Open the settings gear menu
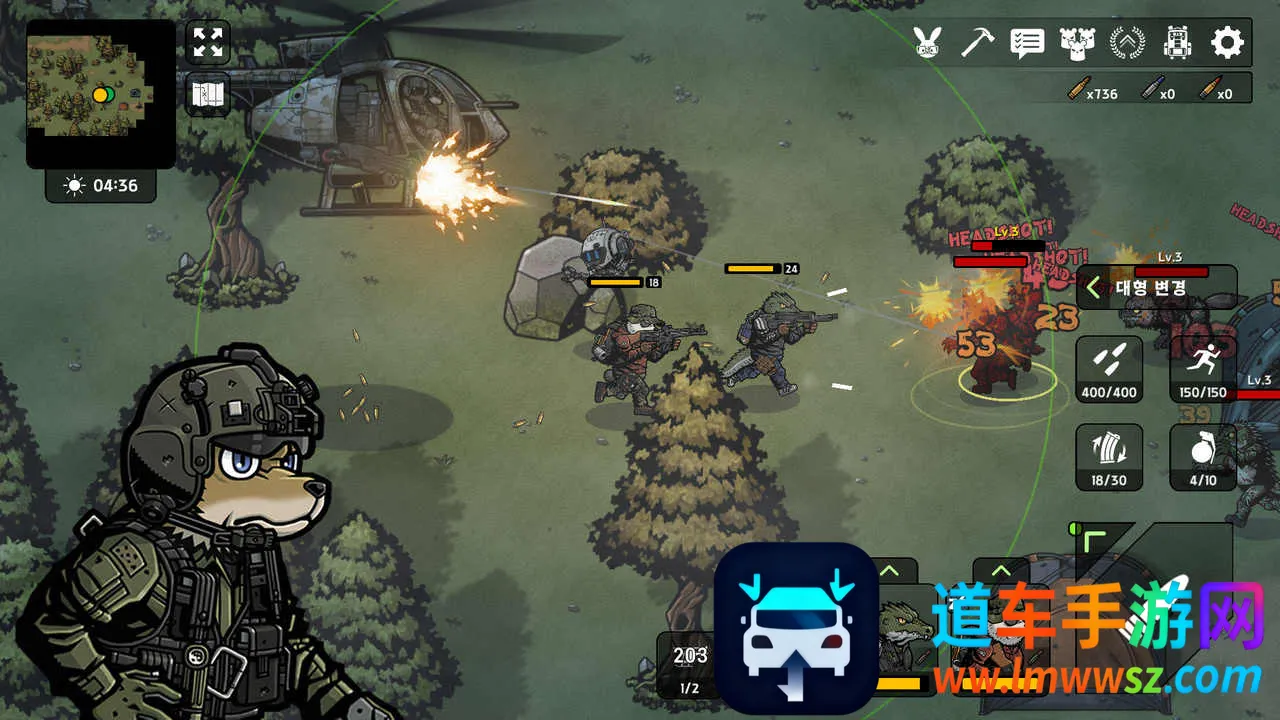Viewport: 1280px width, 720px height. (1227, 42)
